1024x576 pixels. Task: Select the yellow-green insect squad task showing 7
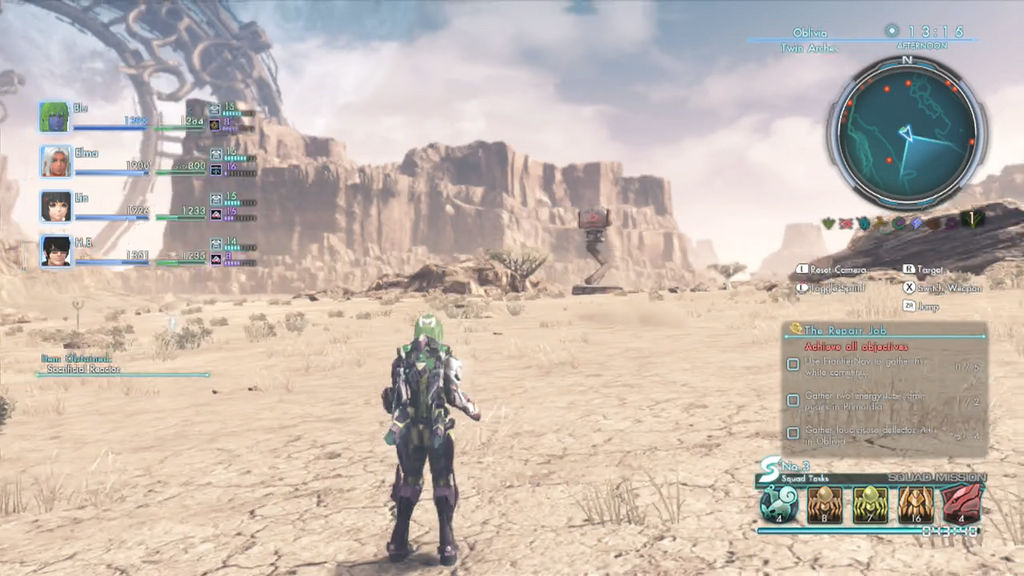click(x=869, y=504)
